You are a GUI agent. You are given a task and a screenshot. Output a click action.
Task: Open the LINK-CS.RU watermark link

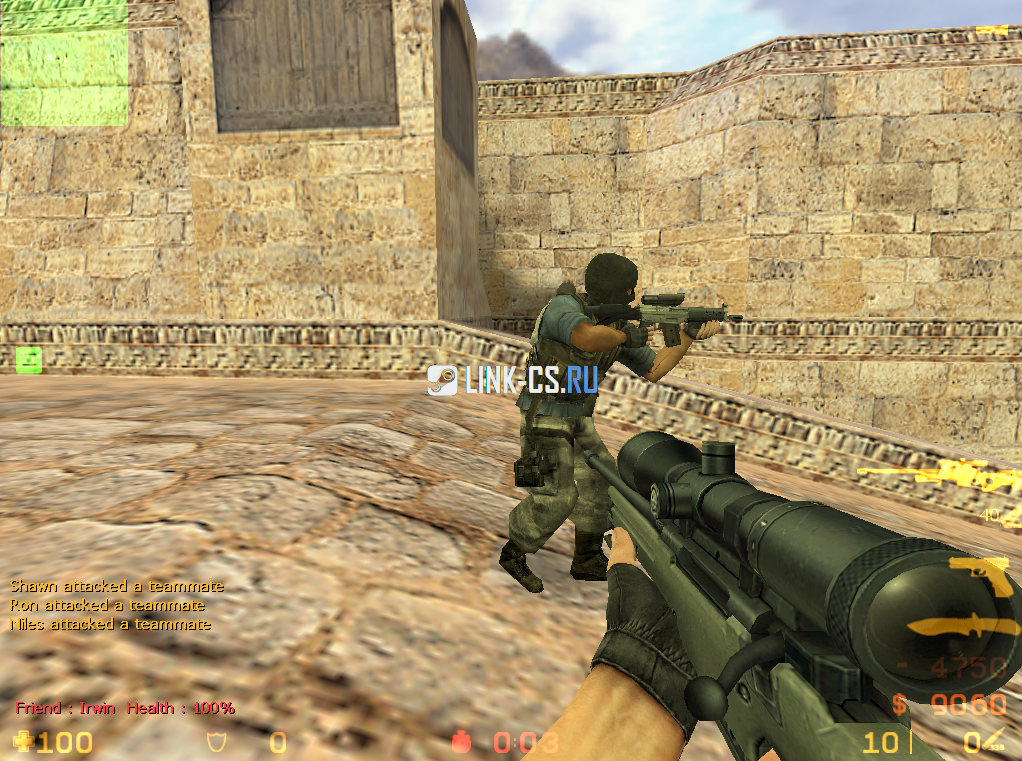click(x=512, y=379)
